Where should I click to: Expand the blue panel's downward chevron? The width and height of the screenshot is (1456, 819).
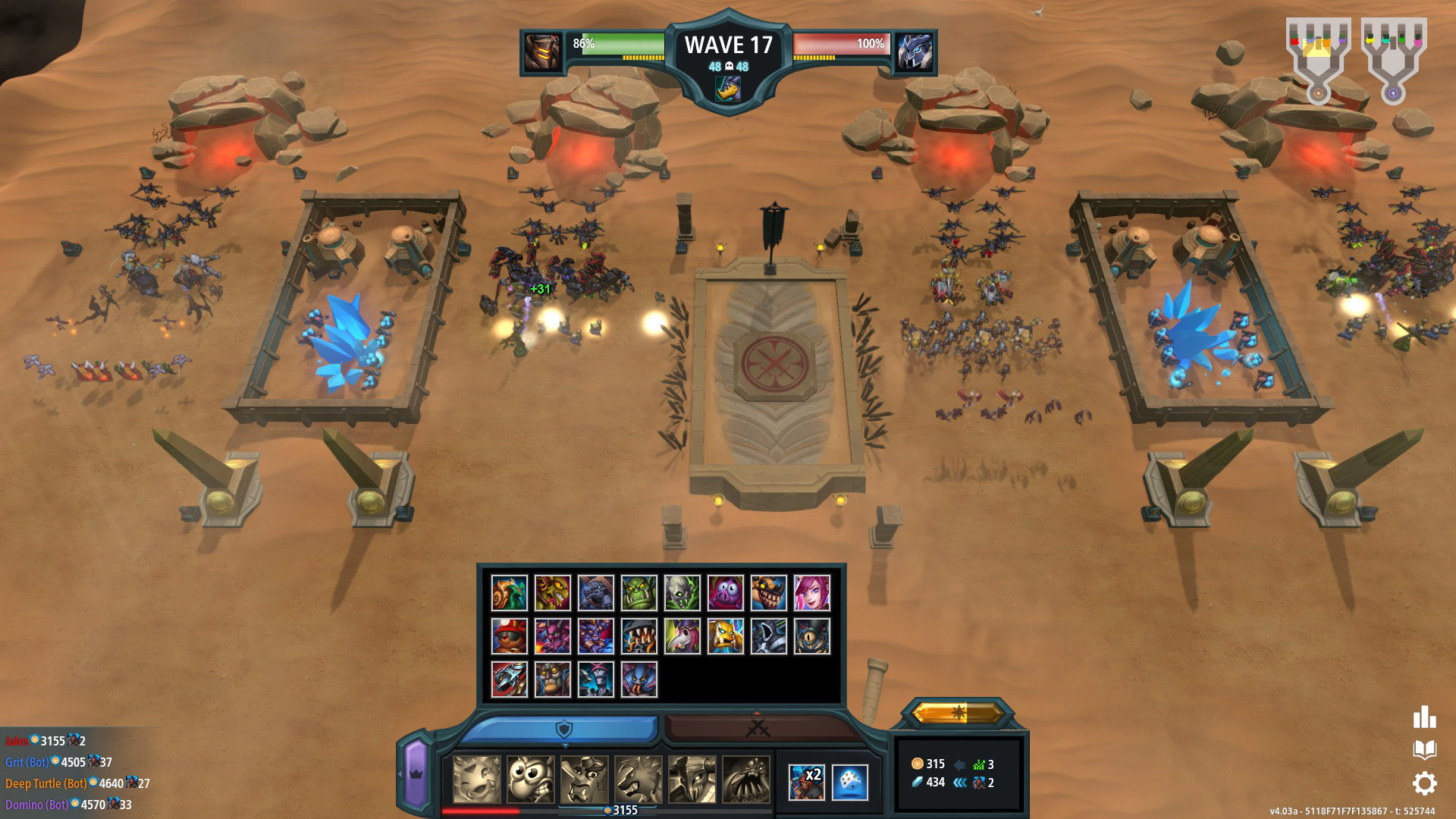tap(565, 746)
